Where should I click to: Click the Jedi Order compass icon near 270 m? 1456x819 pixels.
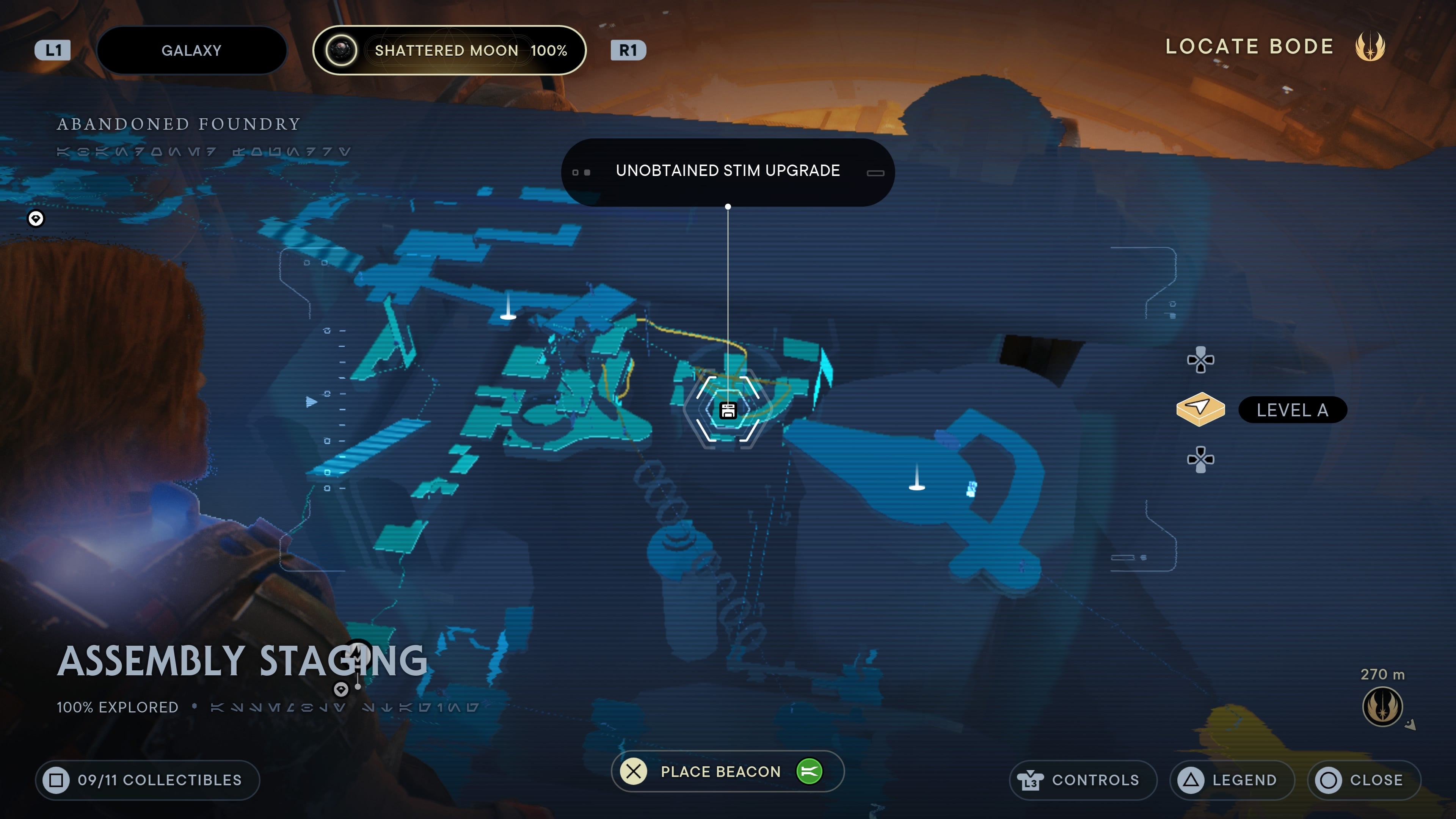tap(1382, 706)
